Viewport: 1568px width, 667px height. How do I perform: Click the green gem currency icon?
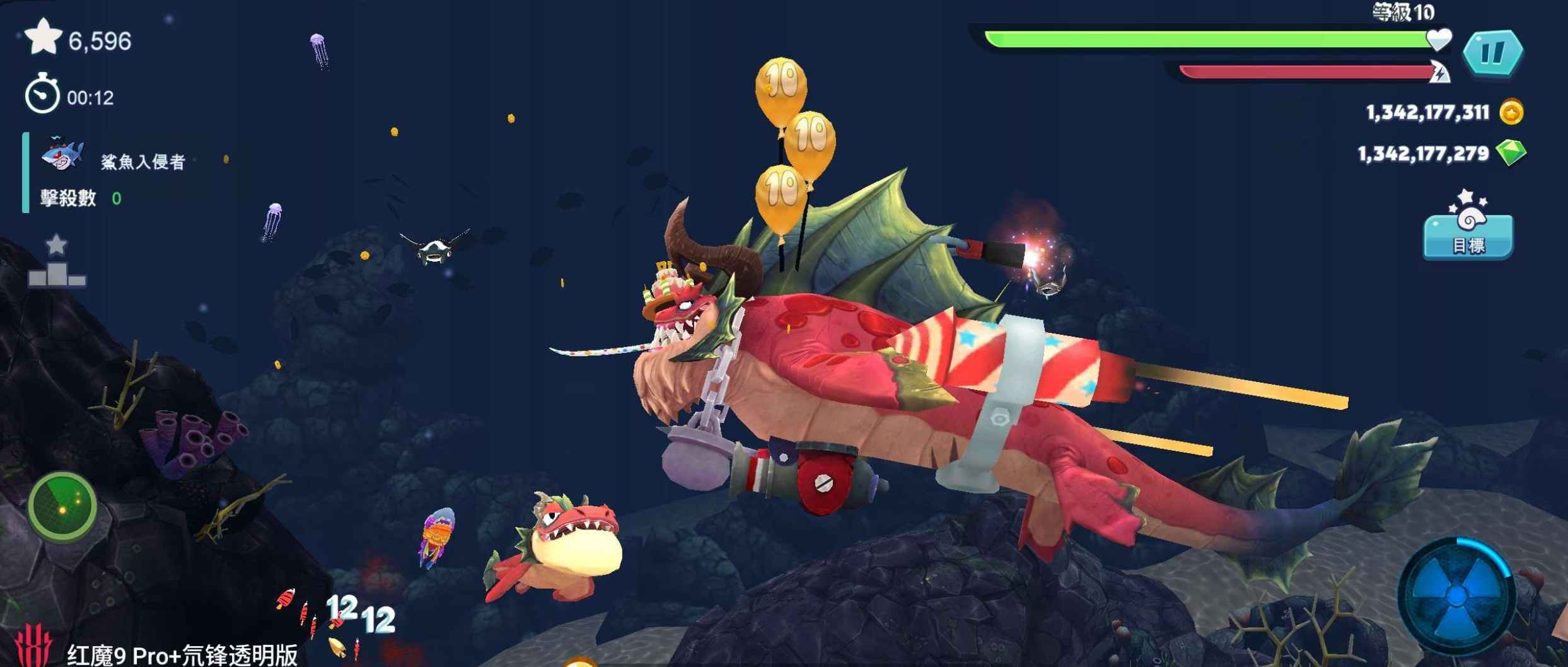(1511, 153)
